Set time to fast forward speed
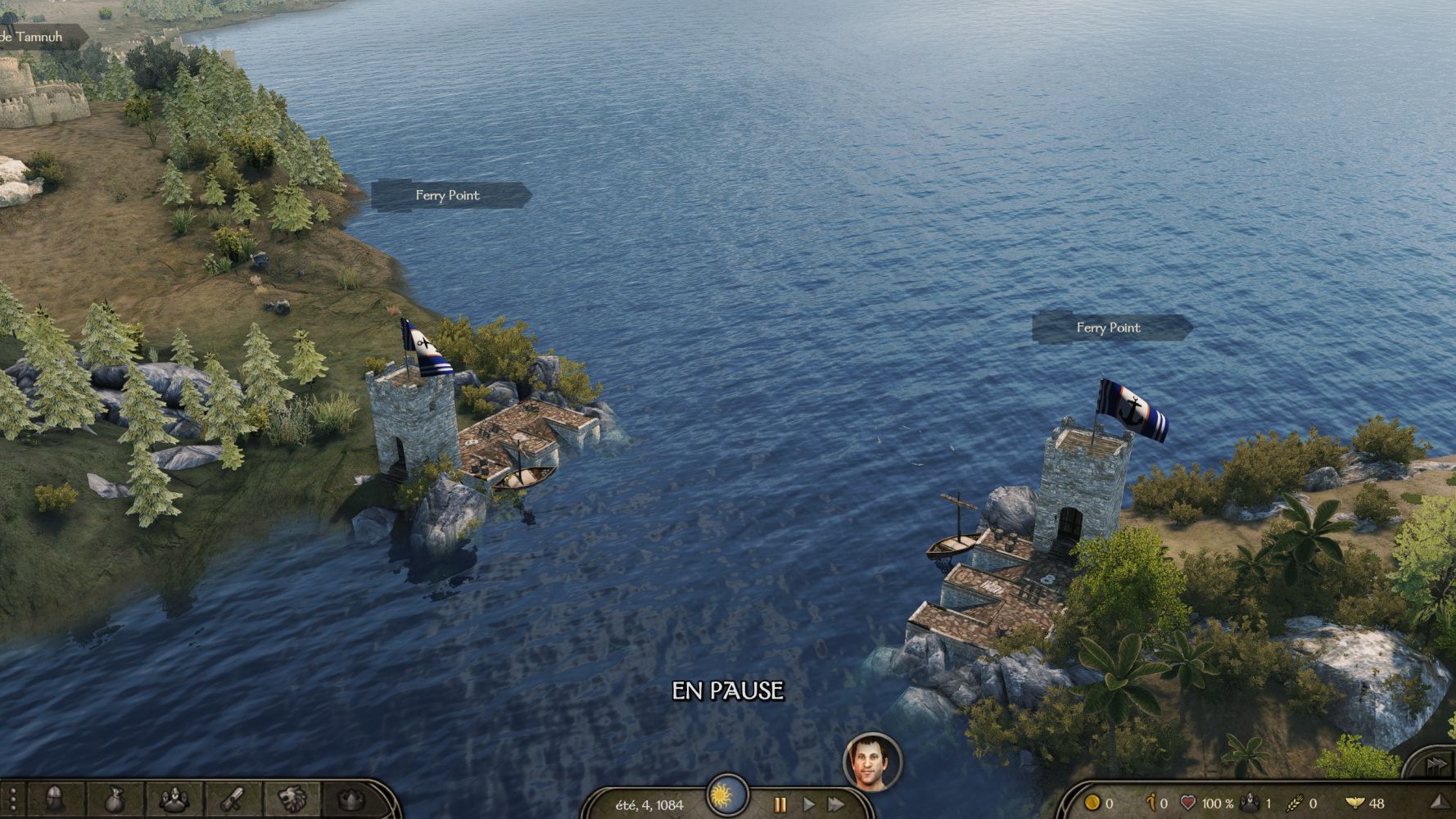Screen dimensions: 1456x819 click(x=836, y=804)
